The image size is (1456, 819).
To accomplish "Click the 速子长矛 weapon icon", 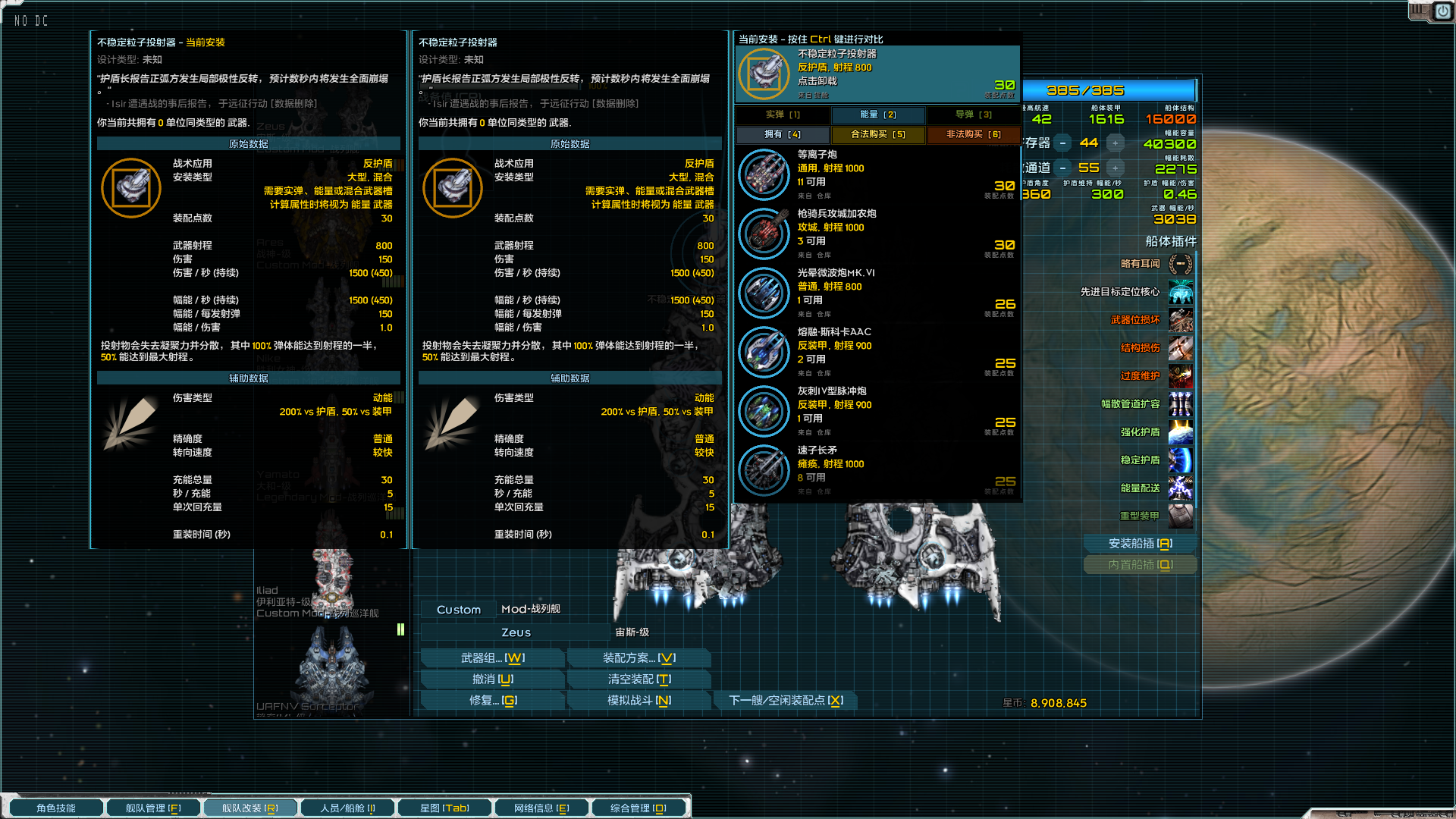I will [764, 470].
